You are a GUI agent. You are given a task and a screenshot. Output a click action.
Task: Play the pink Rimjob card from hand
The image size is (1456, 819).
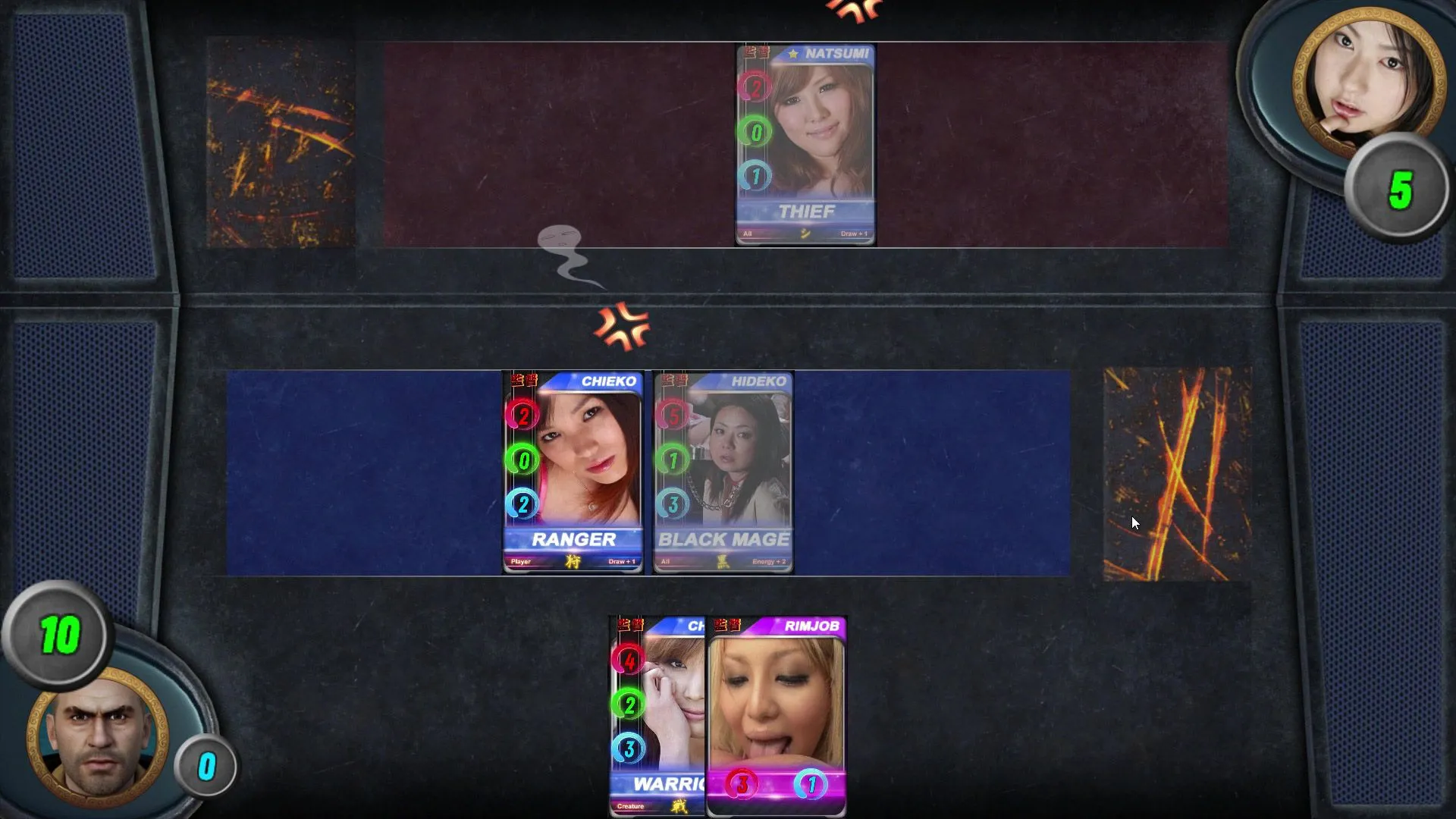776,716
